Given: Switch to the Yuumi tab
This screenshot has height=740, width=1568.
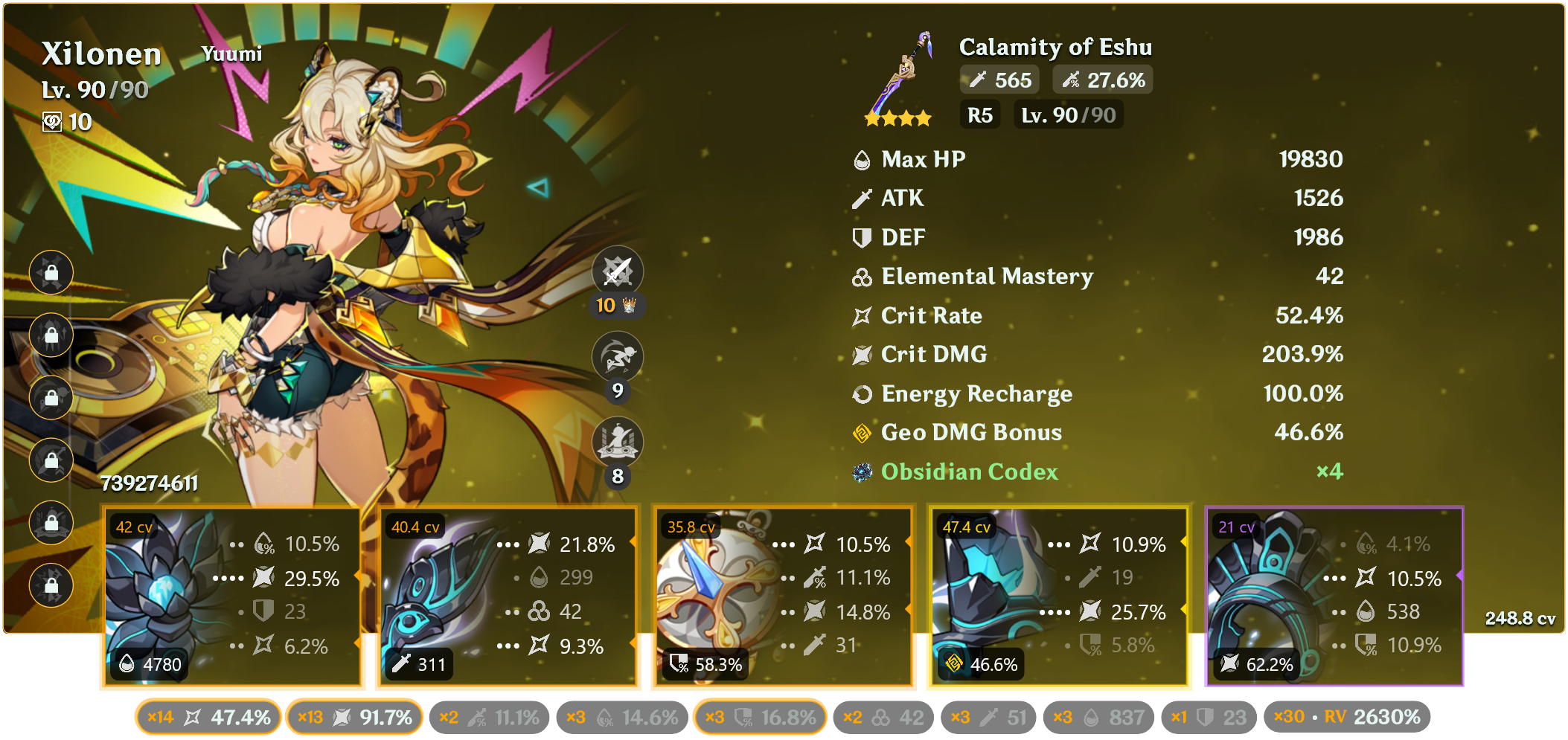Looking at the screenshot, I should point(231,53).
